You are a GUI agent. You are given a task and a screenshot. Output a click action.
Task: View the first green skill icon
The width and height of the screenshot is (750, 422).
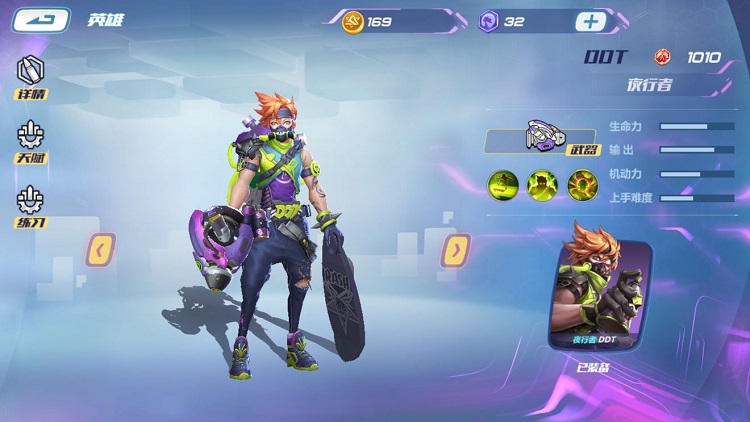[x=503, y=185]
